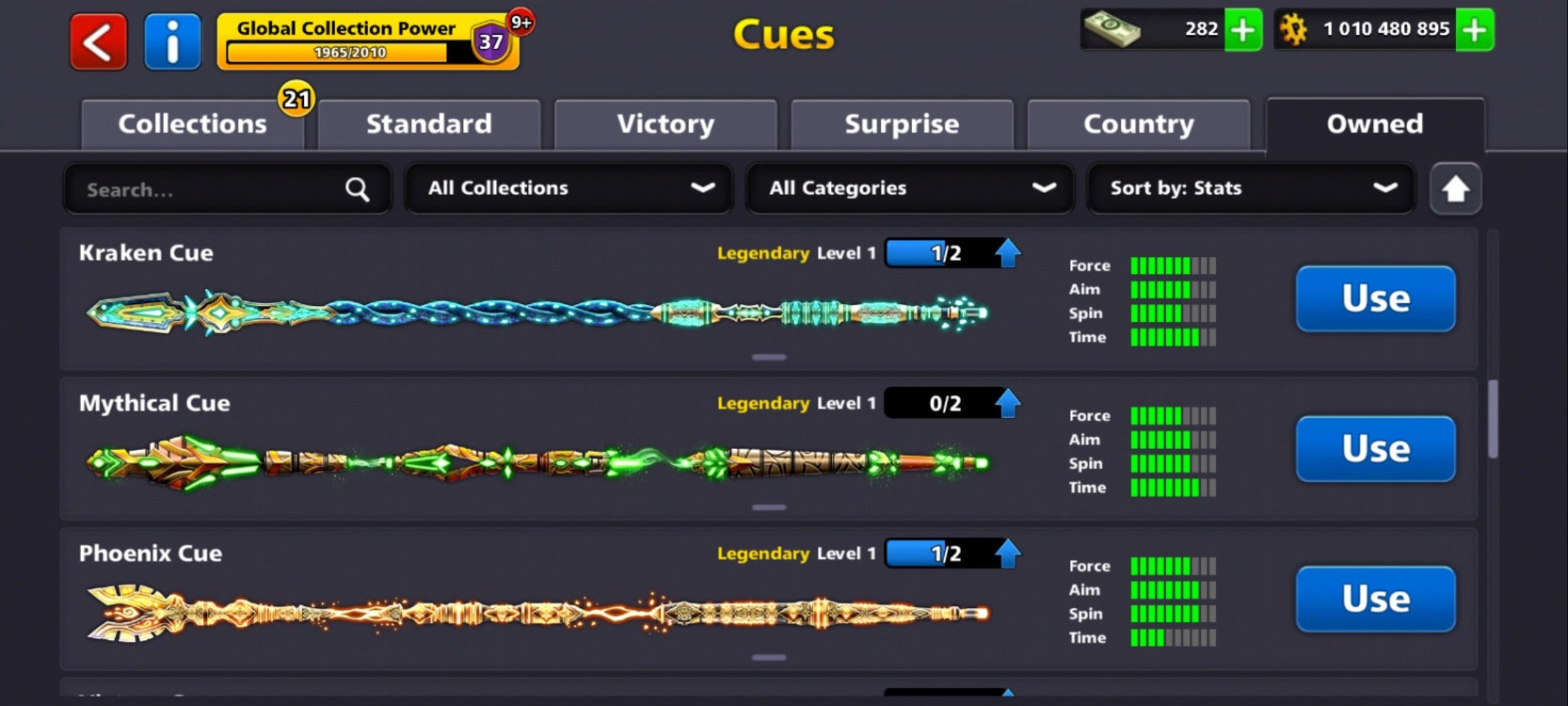The height and width of the screenshot is (706, 1568).
Task: Switch to the Victory tab
Action: click(665, 123)
